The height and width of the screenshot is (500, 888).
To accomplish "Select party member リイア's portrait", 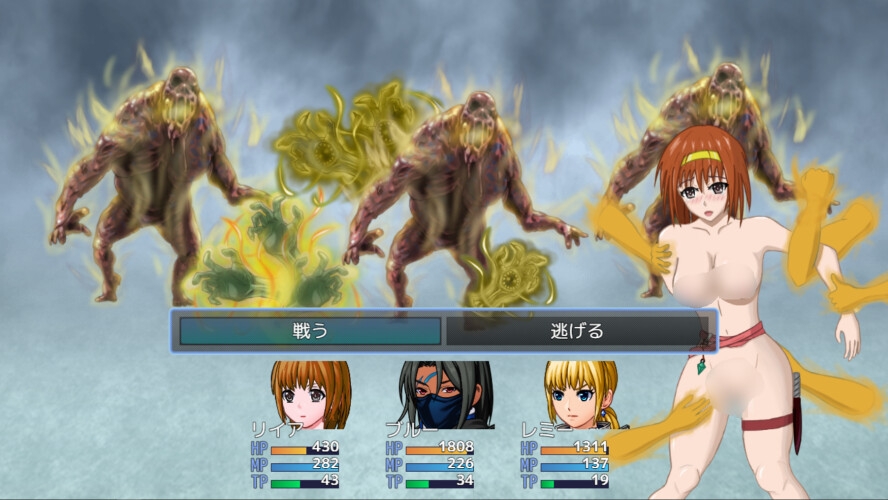I will 310,395.
